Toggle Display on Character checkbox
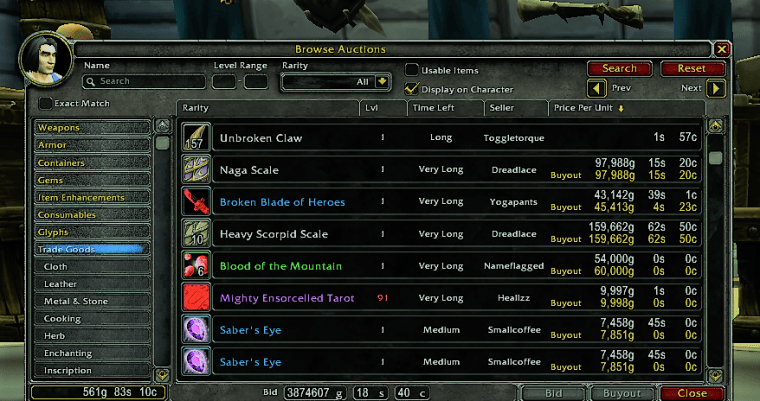Screen dimensions: 760x401 (412, 89)
